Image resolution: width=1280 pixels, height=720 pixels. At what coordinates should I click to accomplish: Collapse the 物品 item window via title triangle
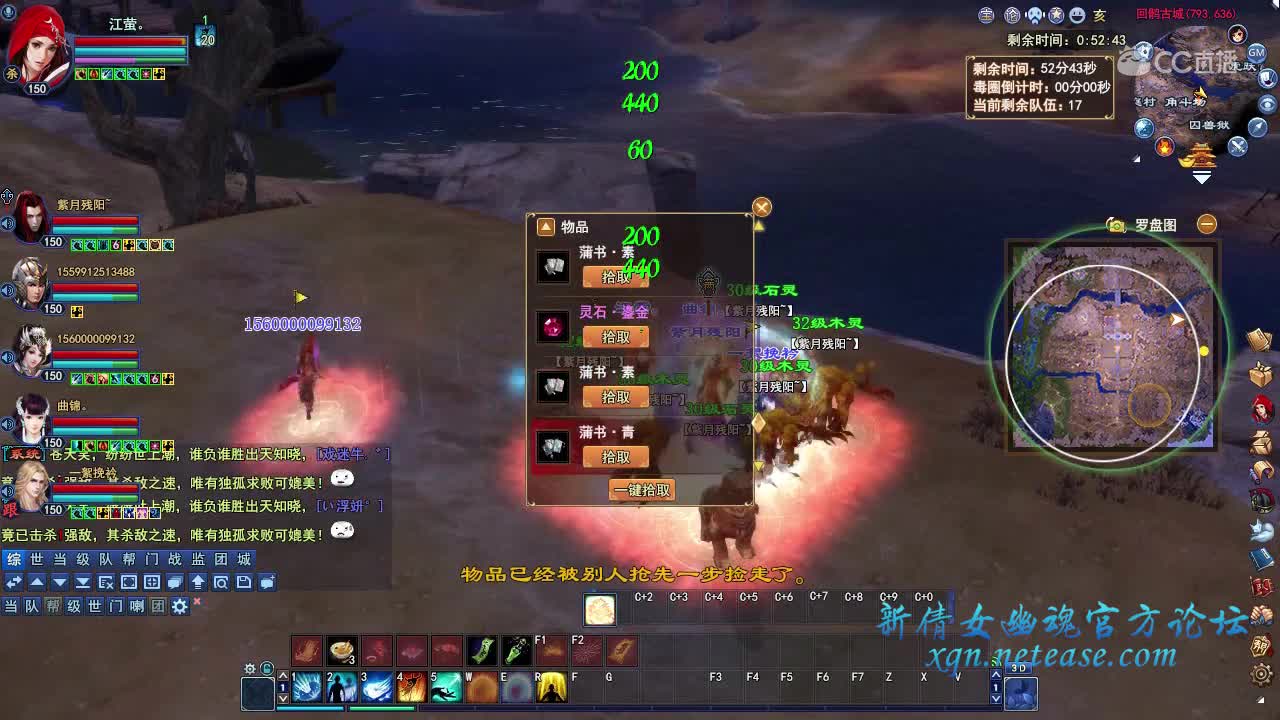coord(544,226)
